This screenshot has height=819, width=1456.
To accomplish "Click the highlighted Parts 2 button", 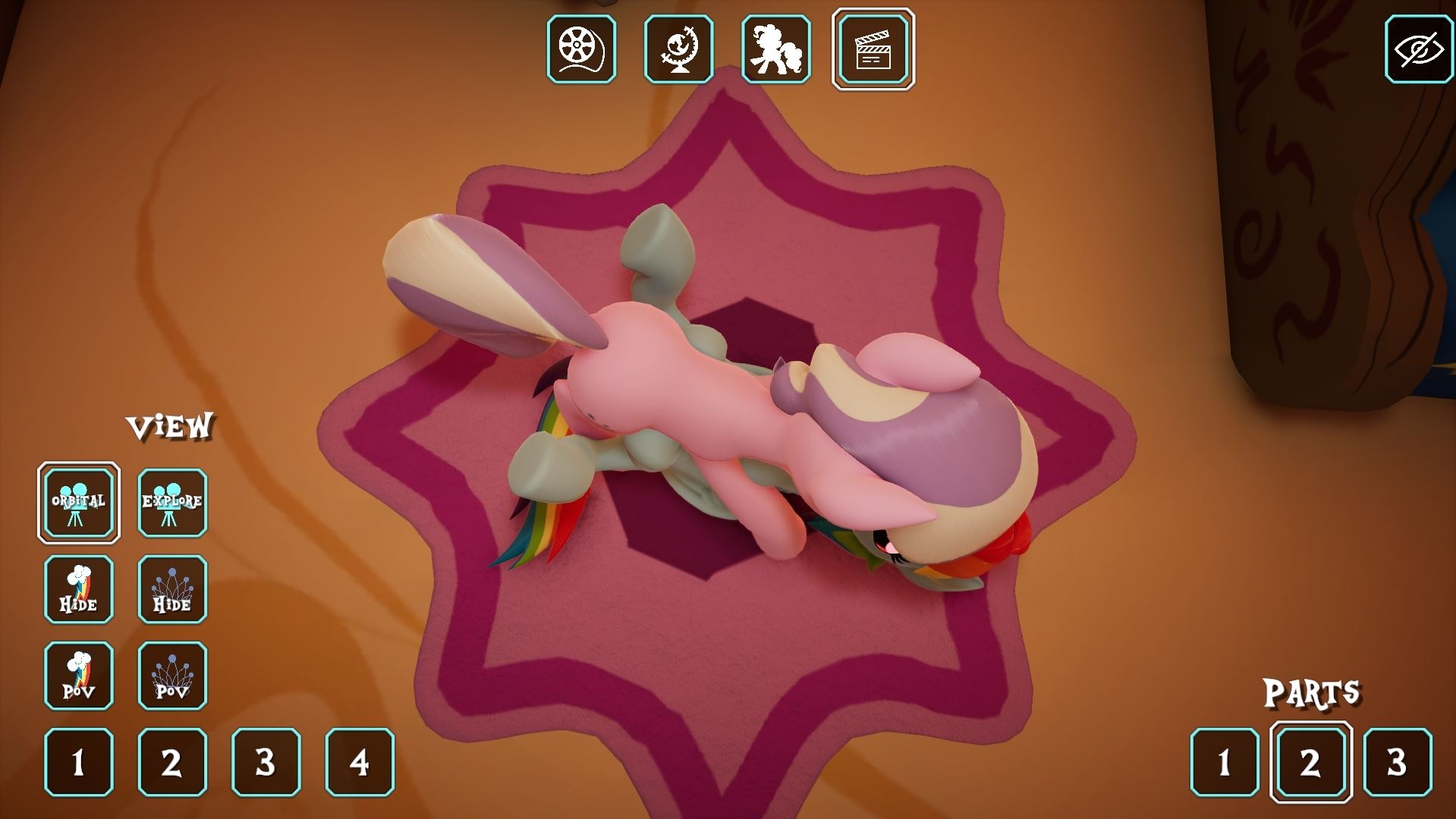I will [x=1310, y=762].
